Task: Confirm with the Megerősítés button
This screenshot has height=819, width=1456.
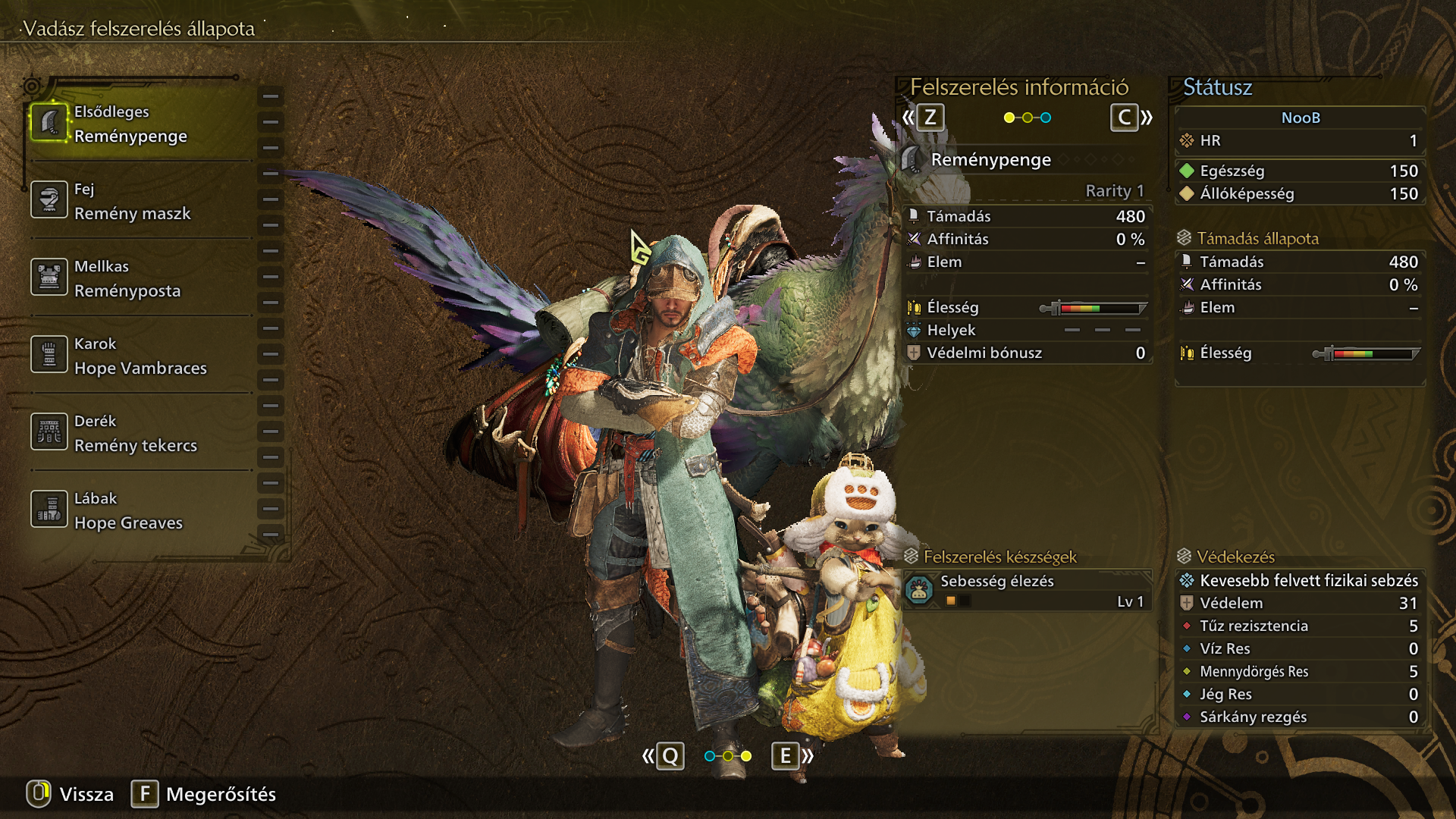Action: pyautogui.click(x=204, y=794)
